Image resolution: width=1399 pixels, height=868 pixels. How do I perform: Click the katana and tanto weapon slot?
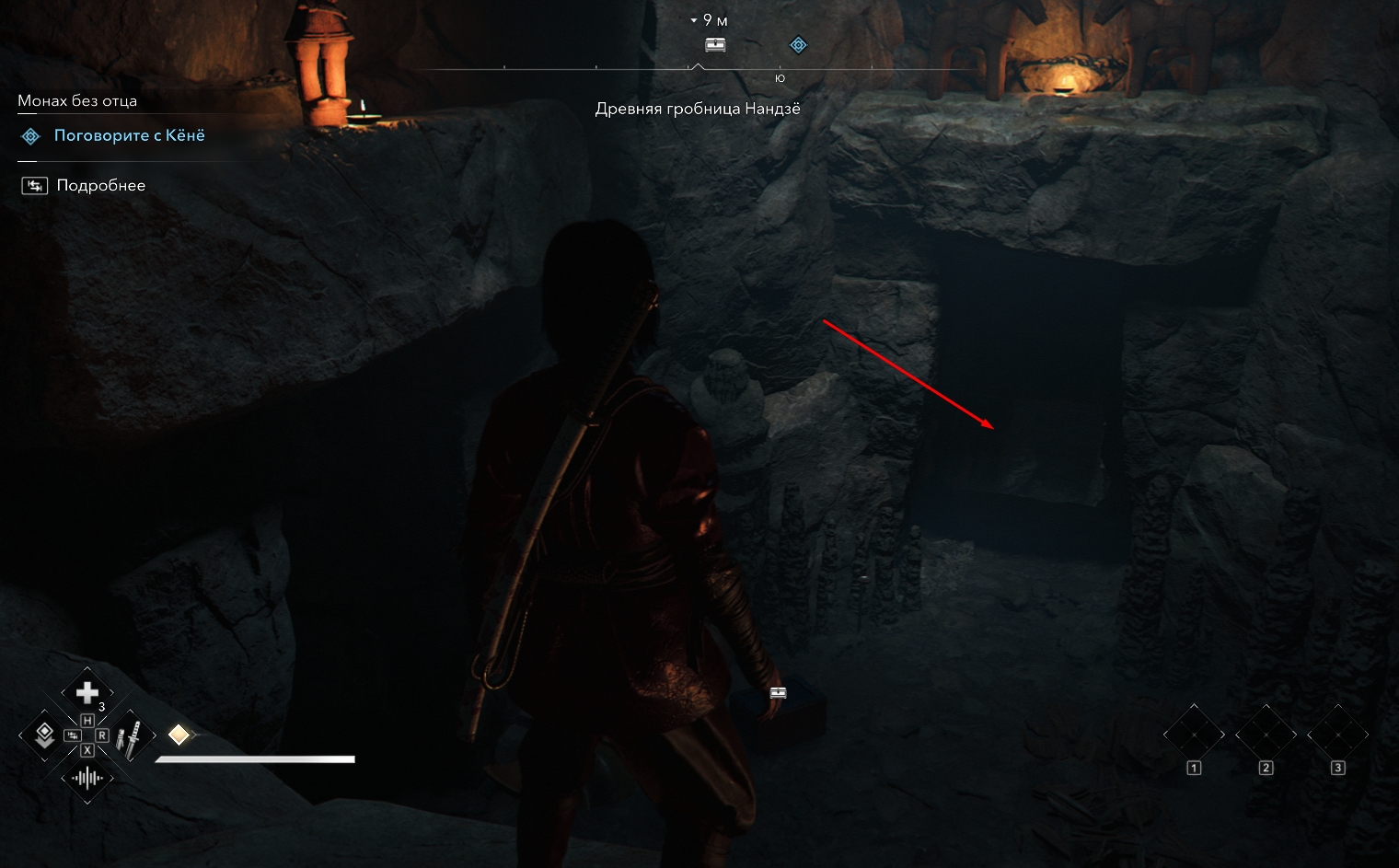(x=131, y=736)
